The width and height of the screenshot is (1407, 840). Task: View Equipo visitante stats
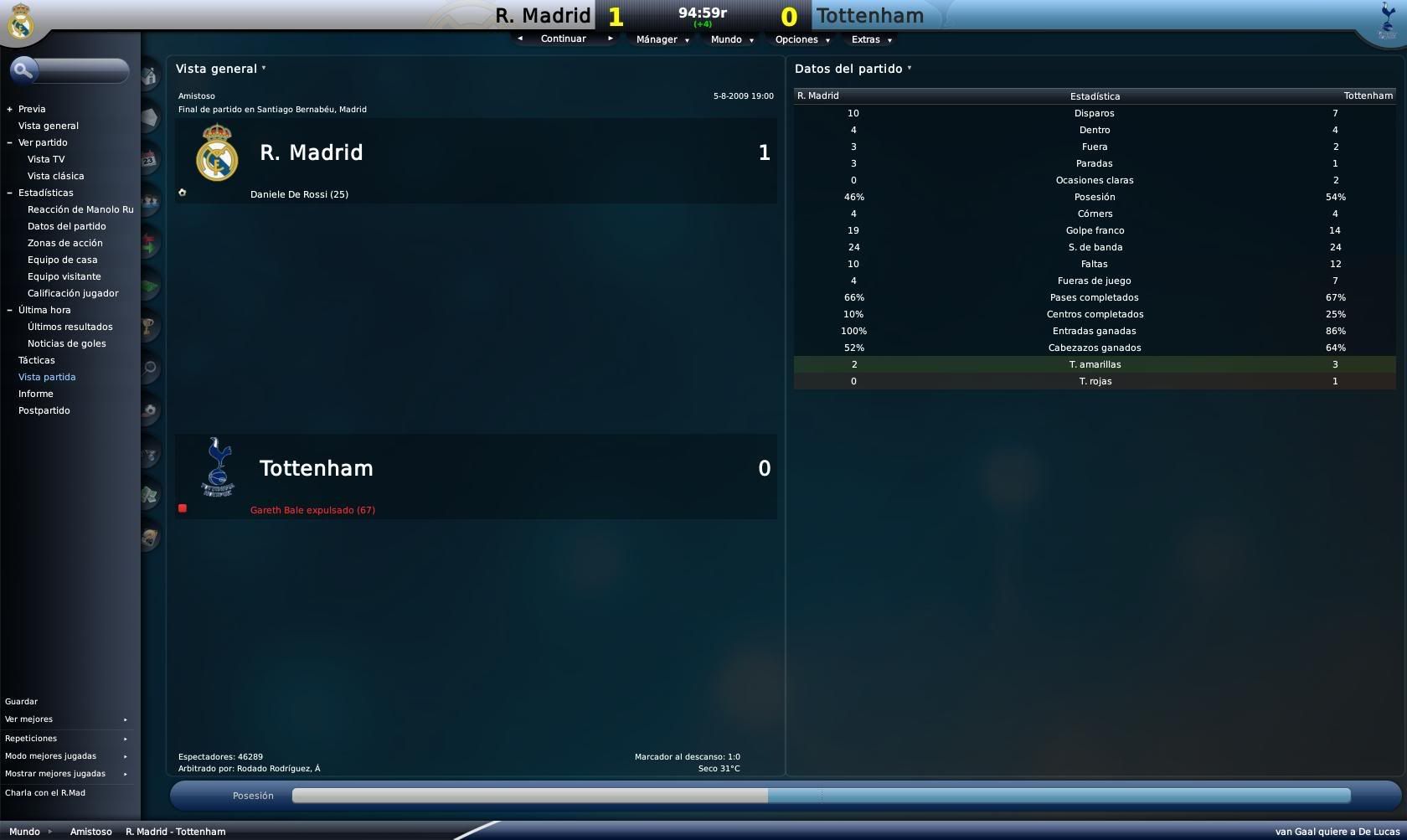coord(64,276)
